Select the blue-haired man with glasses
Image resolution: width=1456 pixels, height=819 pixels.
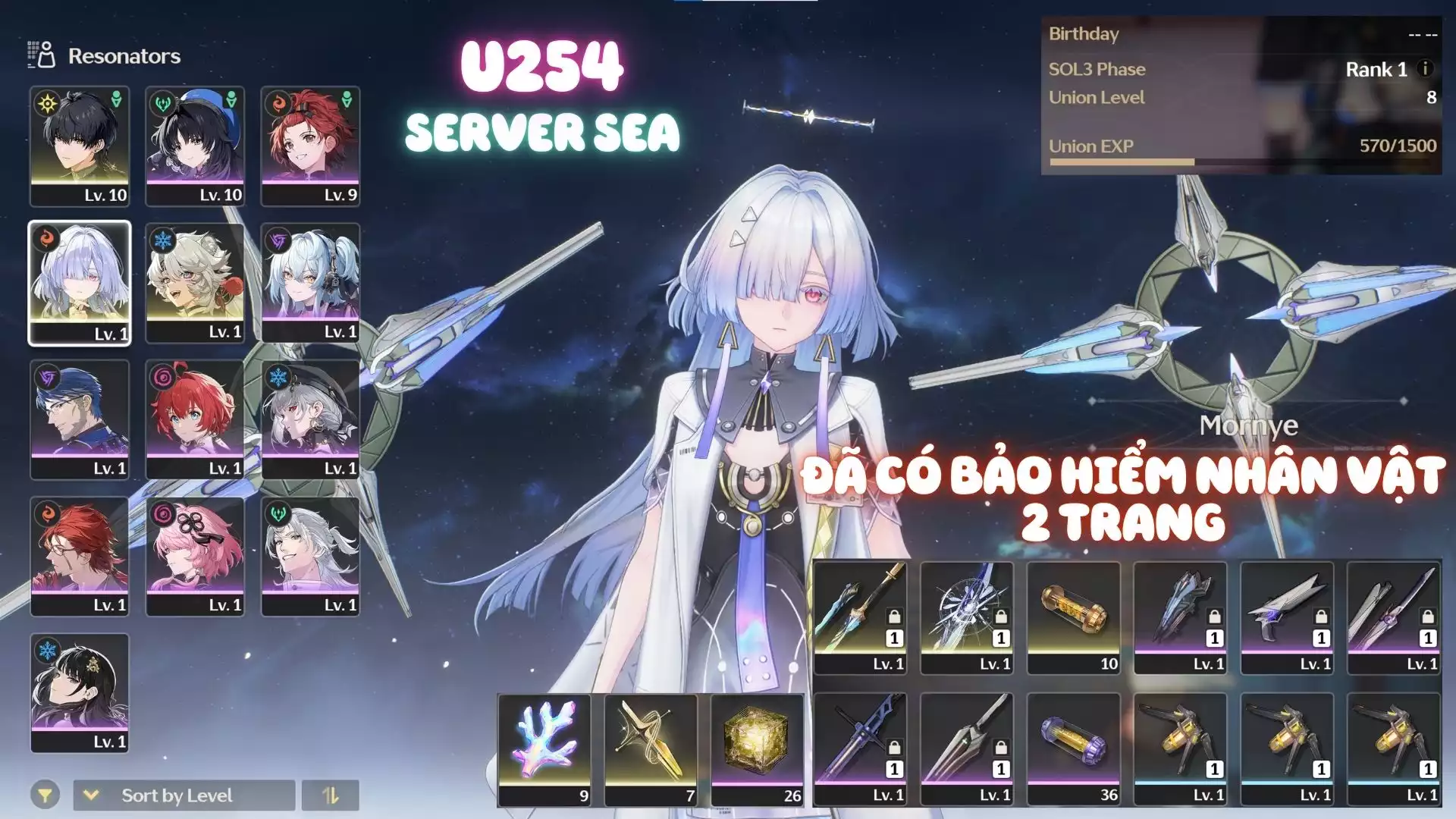tap(80, 419)
